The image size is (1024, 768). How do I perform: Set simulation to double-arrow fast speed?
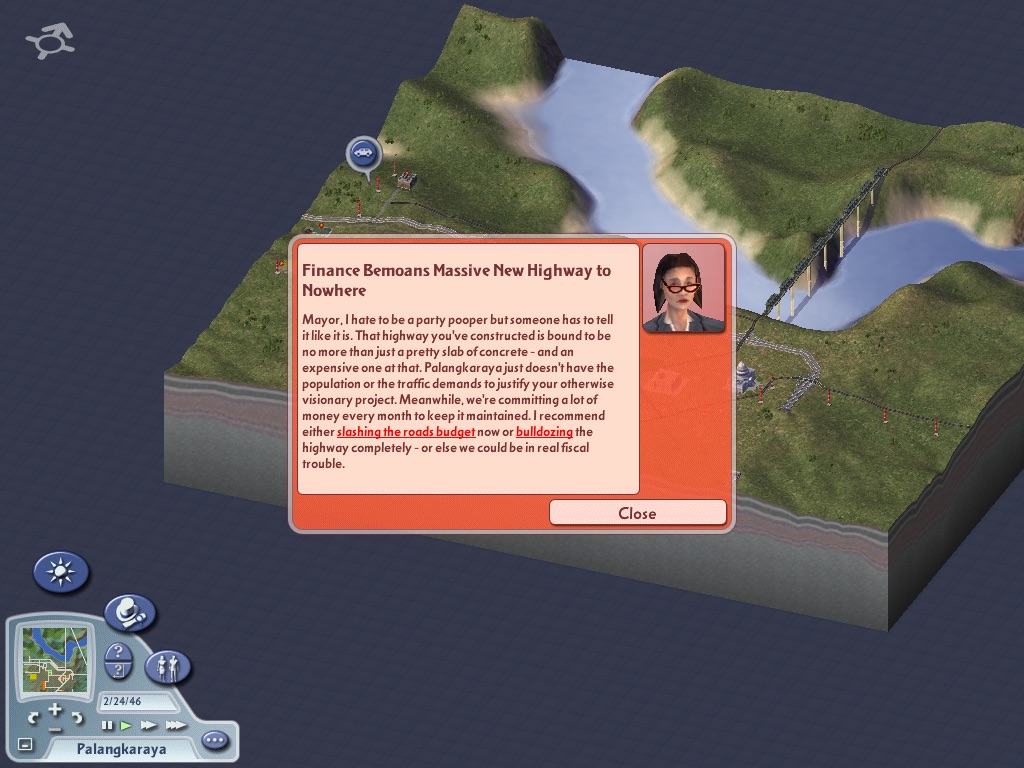point(149,725)
